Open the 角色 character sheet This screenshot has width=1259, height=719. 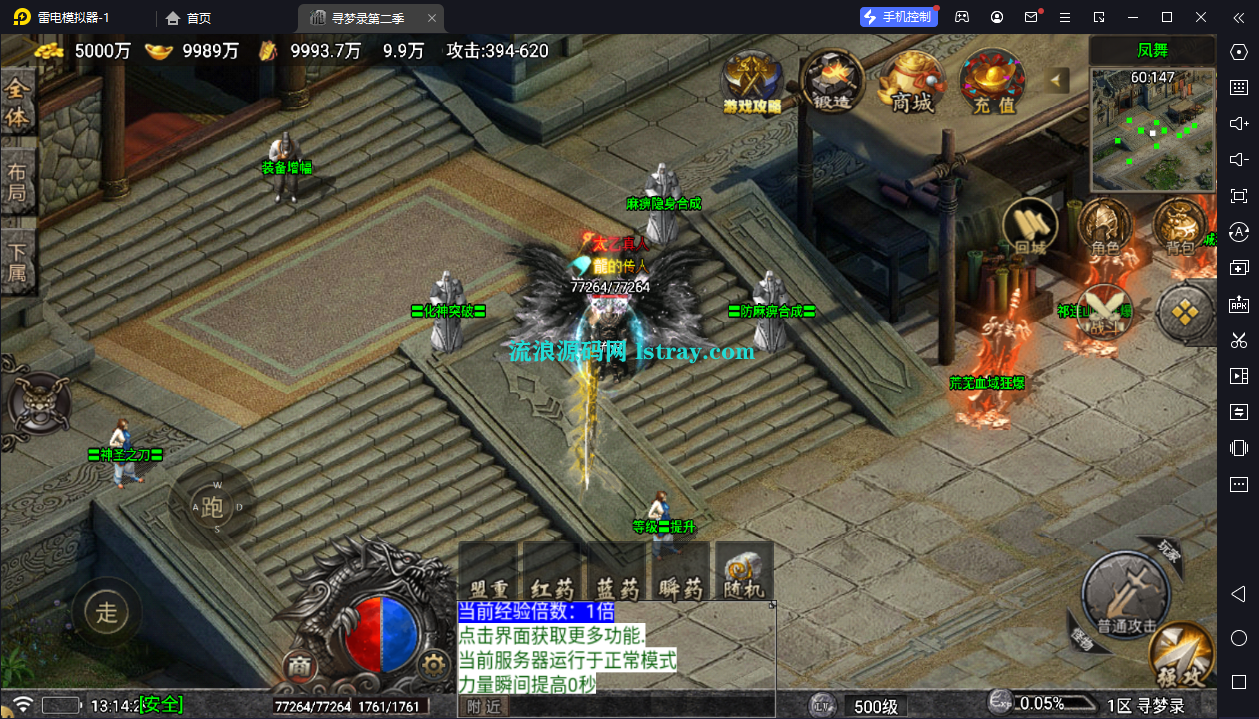[1104, 226]
